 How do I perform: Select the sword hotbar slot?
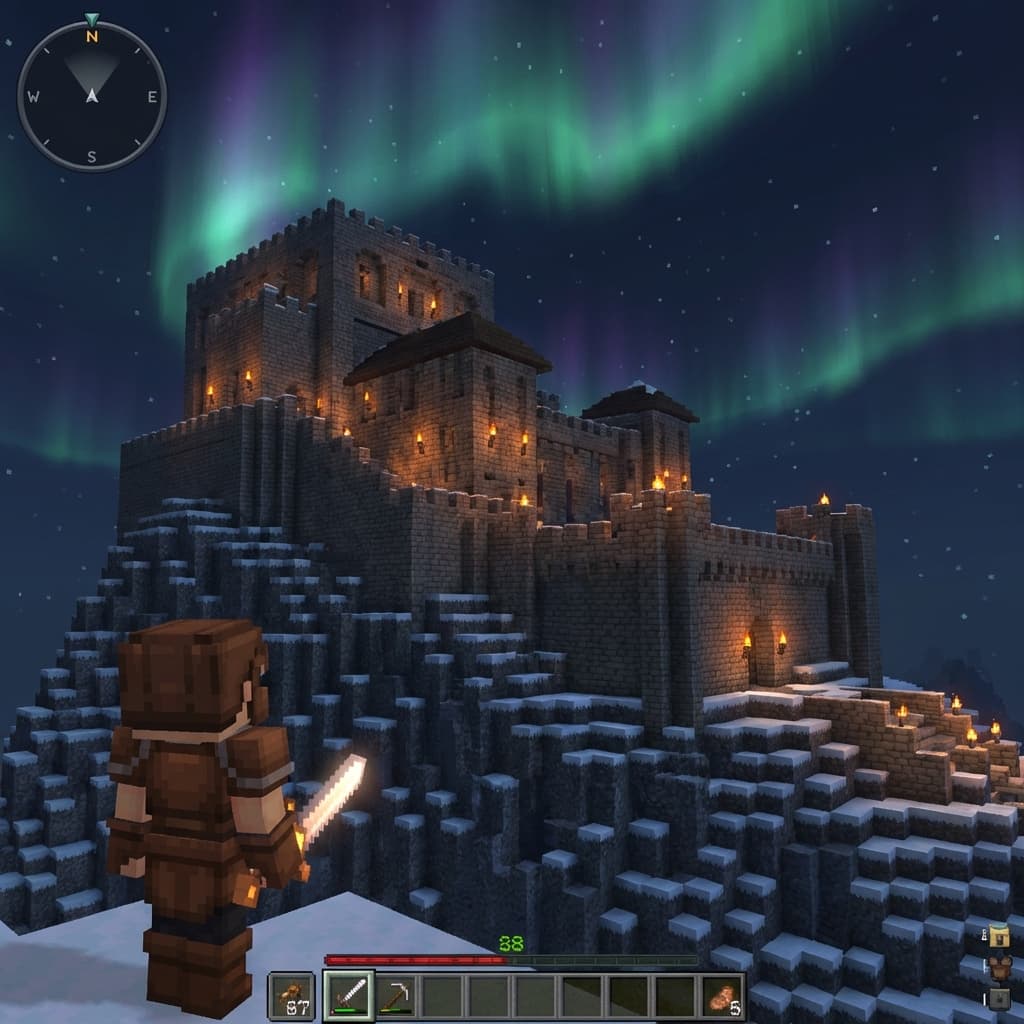coord(349,996)
